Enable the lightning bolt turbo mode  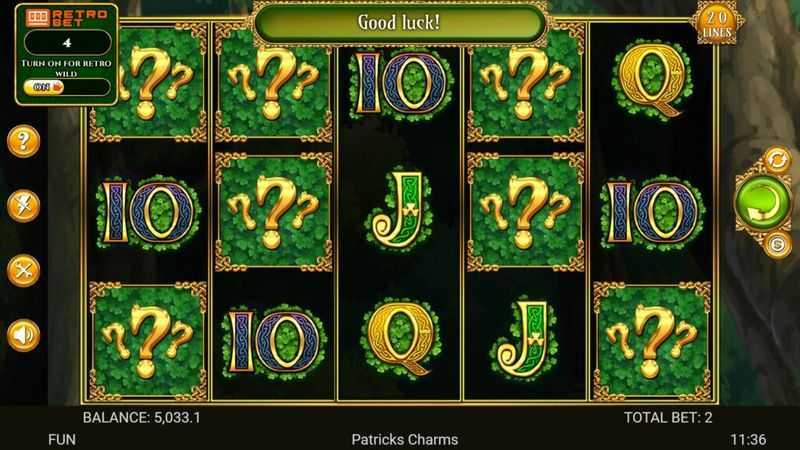coord(23,205)
